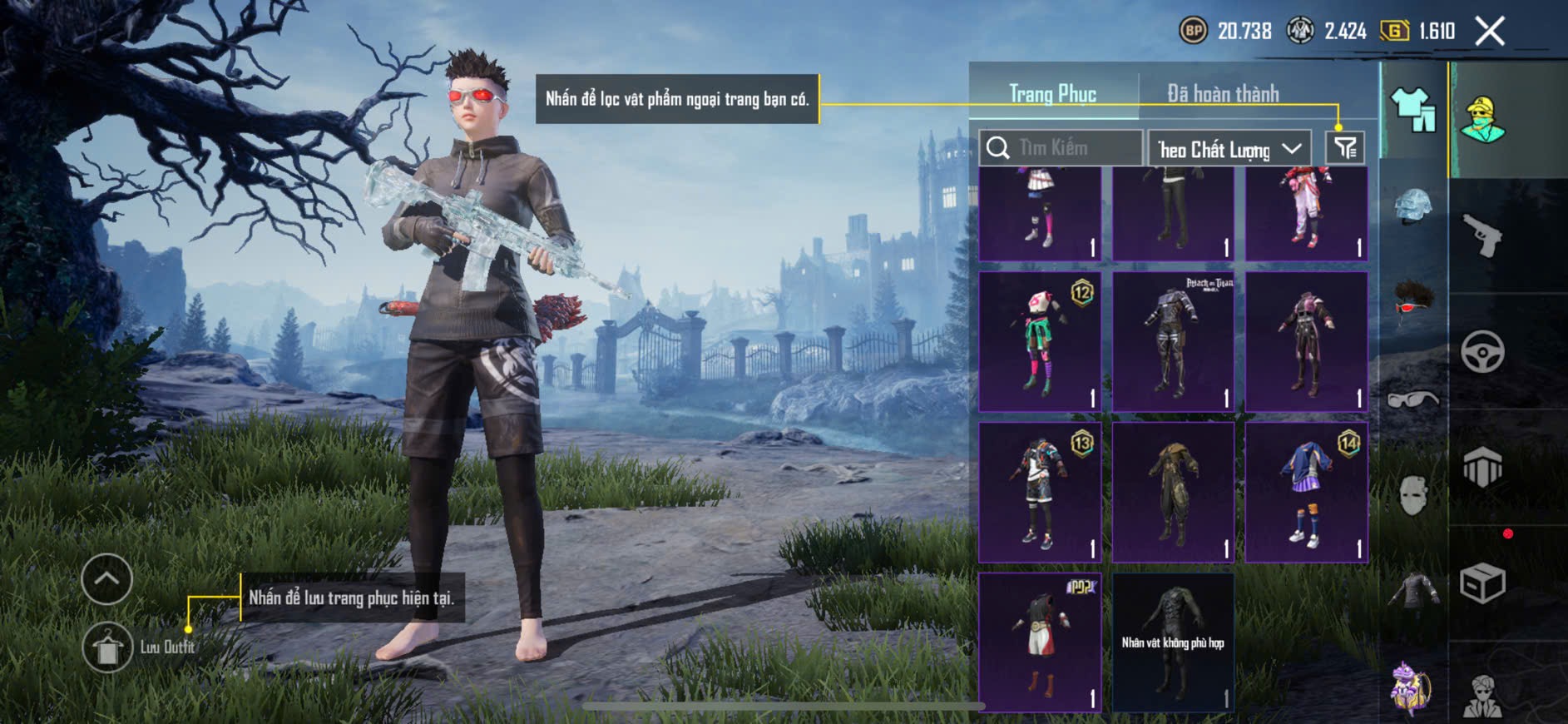Open the crate box category
Image resolution: width=1568 pixels, height=724 pixels.
coord(1482,583)
